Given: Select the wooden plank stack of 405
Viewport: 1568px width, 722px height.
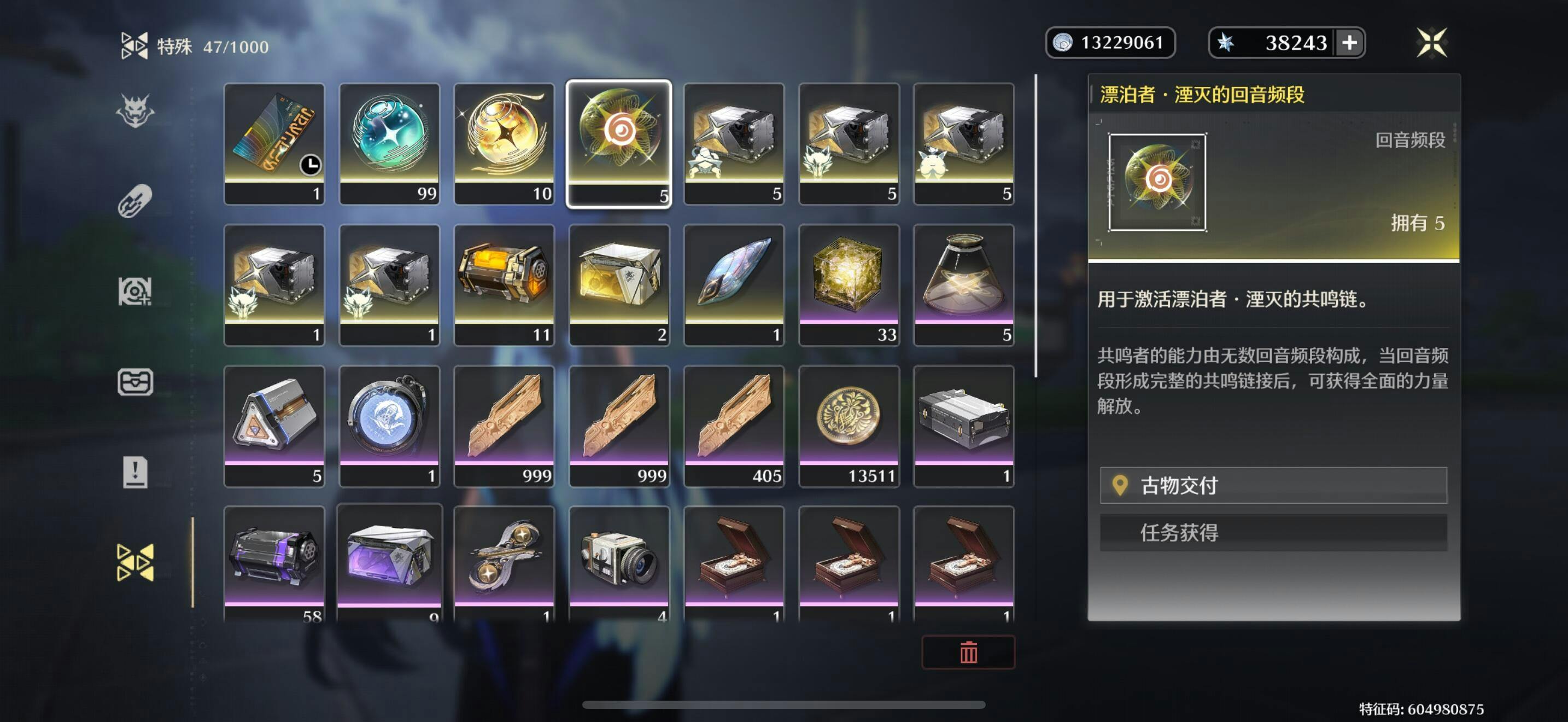Looking at the screenshot, I should coord(734,426).
